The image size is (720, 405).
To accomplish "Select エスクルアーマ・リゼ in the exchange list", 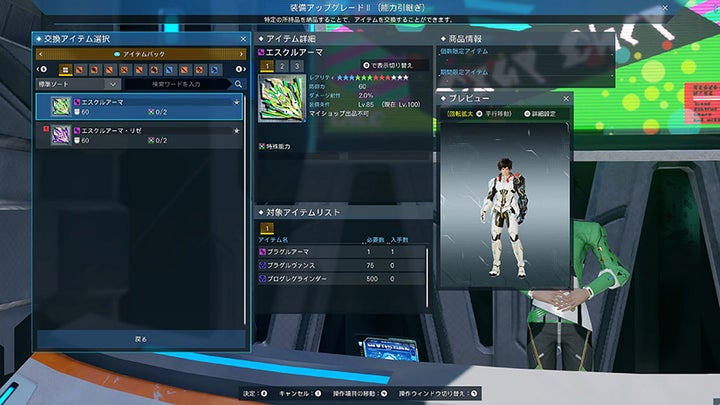I will (x=140, y=135).
